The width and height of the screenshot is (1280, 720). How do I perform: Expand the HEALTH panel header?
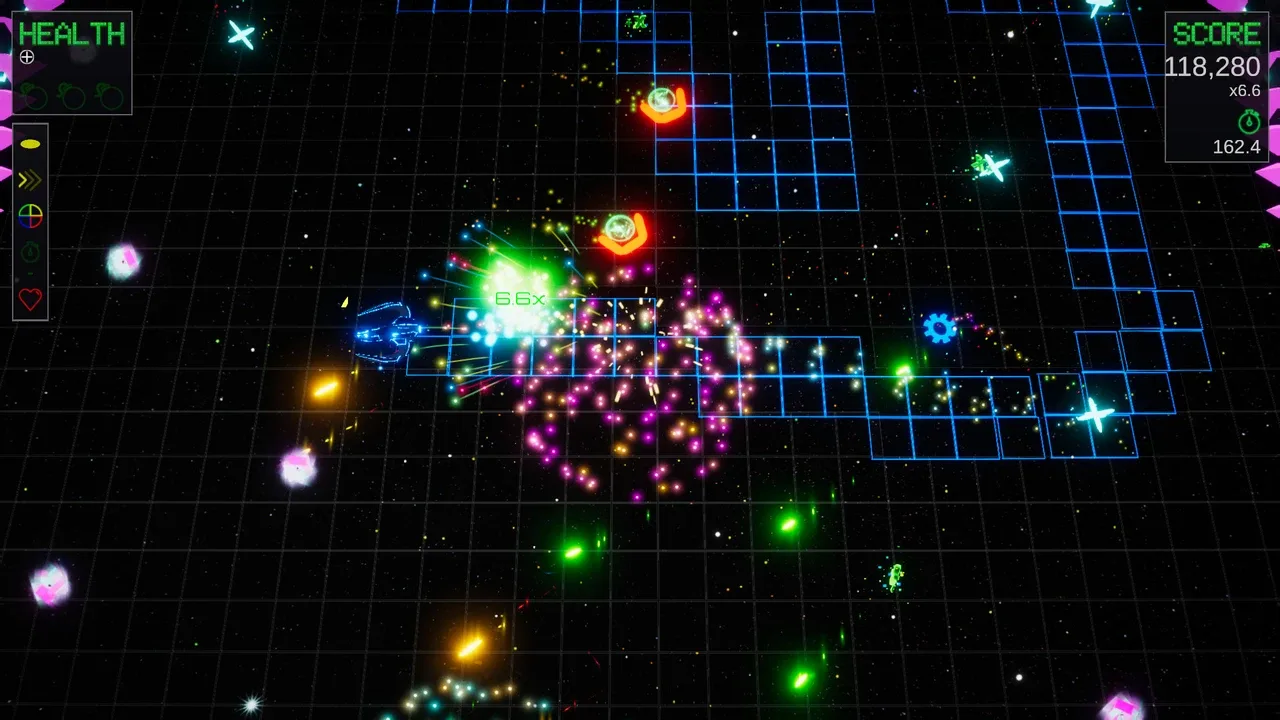pyautogui.click(x=71, y=33)
